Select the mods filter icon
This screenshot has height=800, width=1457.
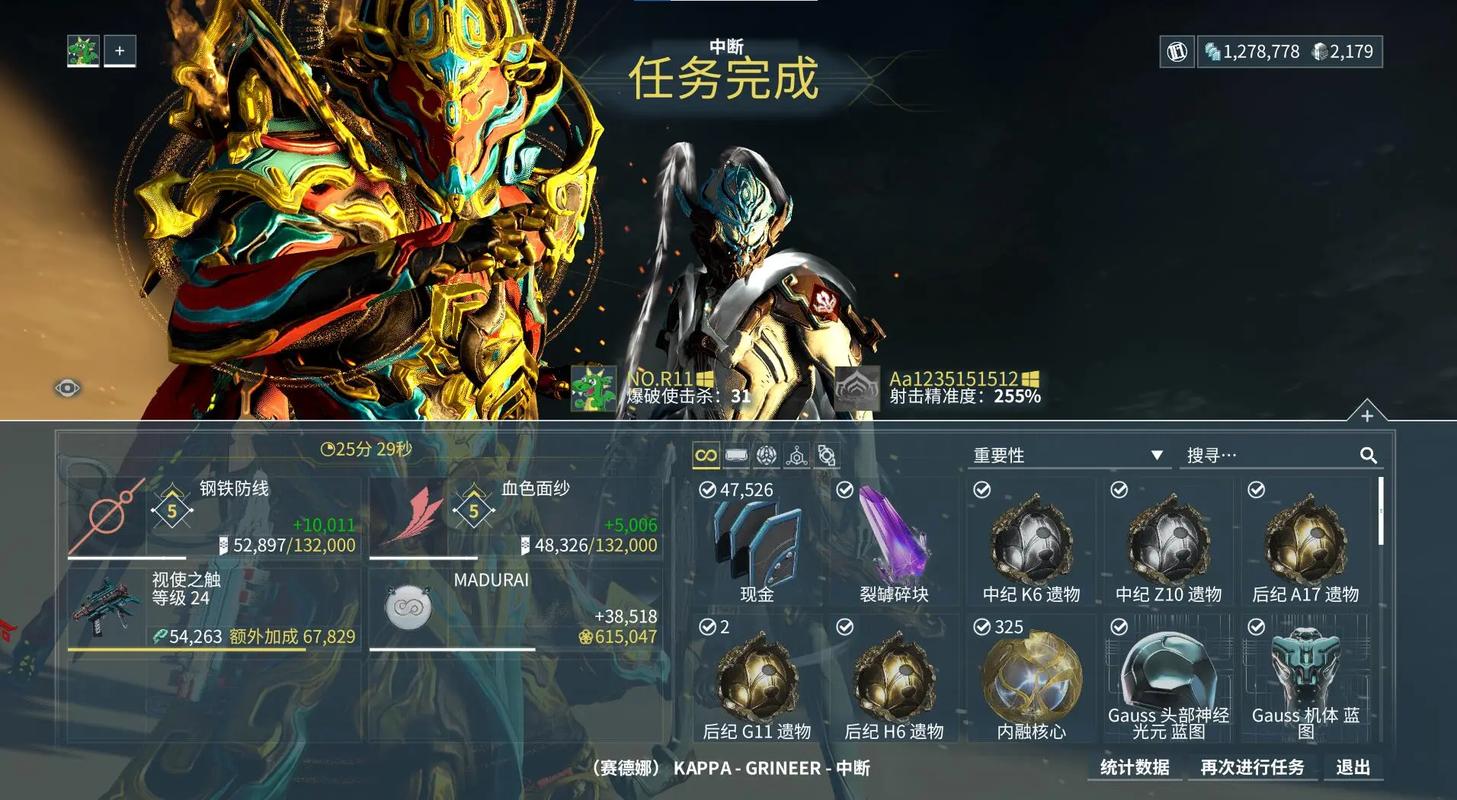[x=826, y=454]
